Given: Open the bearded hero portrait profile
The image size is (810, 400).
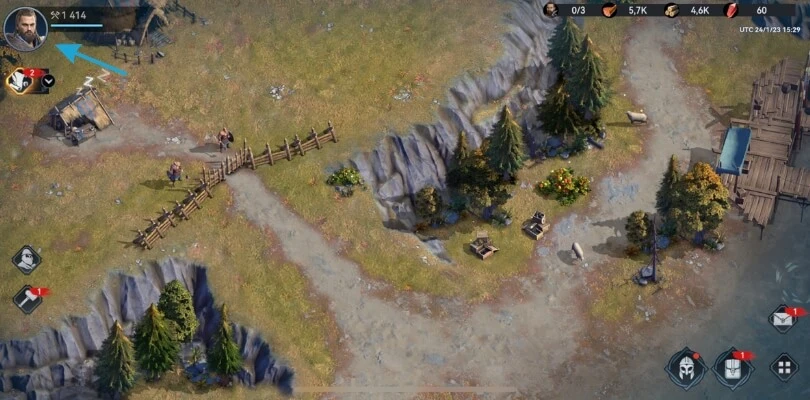Looking at the screenshot, I should pos(25,27).
